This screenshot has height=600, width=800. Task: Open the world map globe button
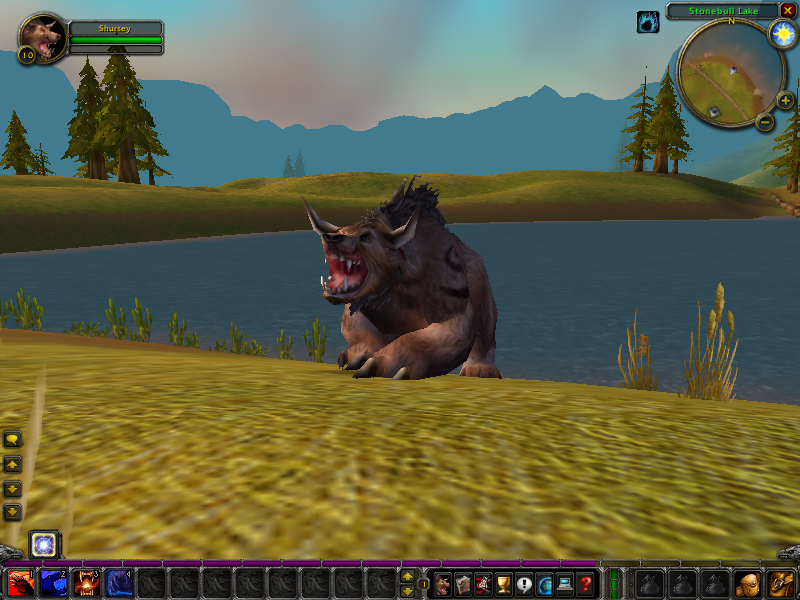coord(545,584)
